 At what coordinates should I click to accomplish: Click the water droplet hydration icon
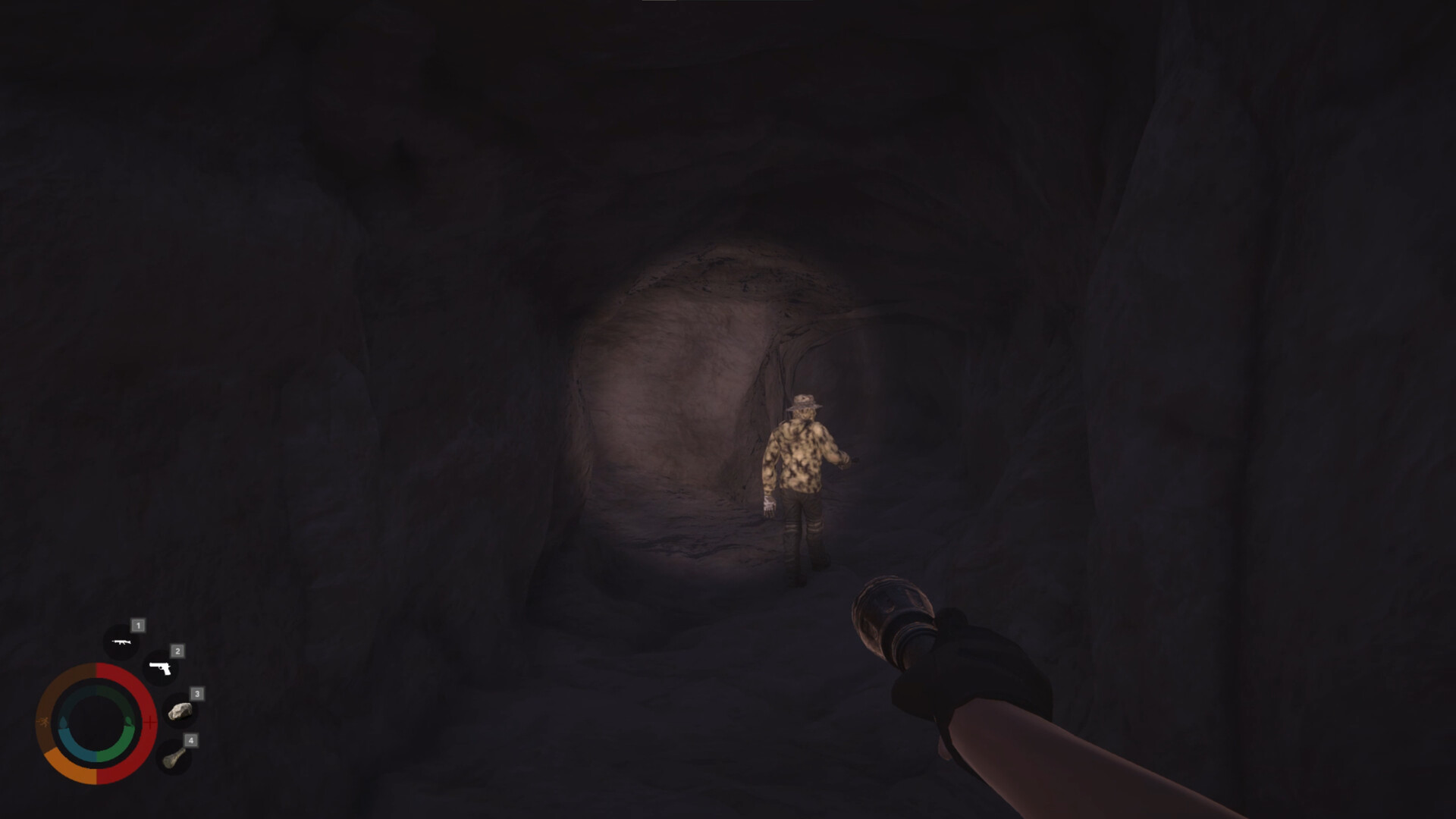[x=64, y=721]
